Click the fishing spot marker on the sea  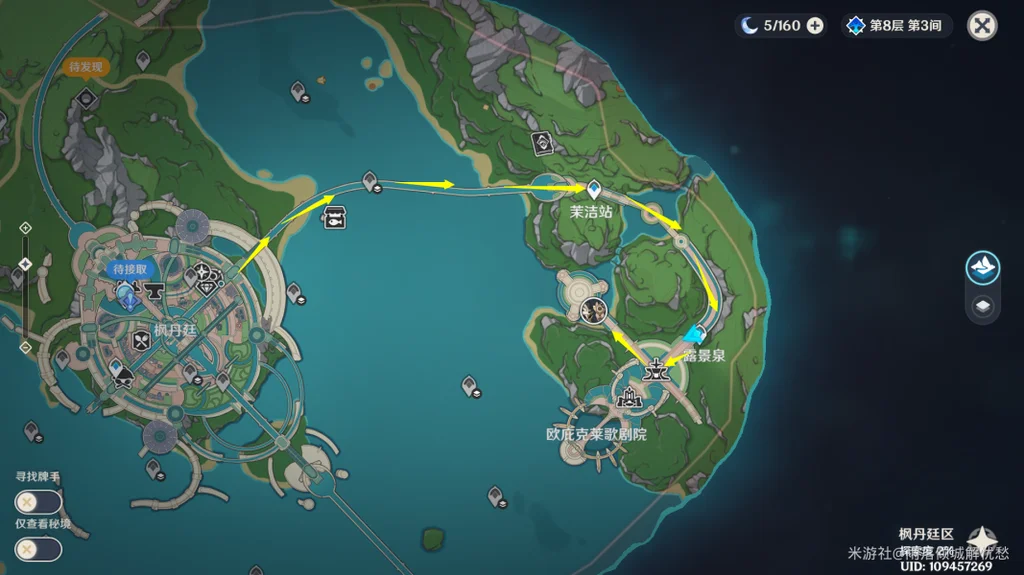pos(333,216)
